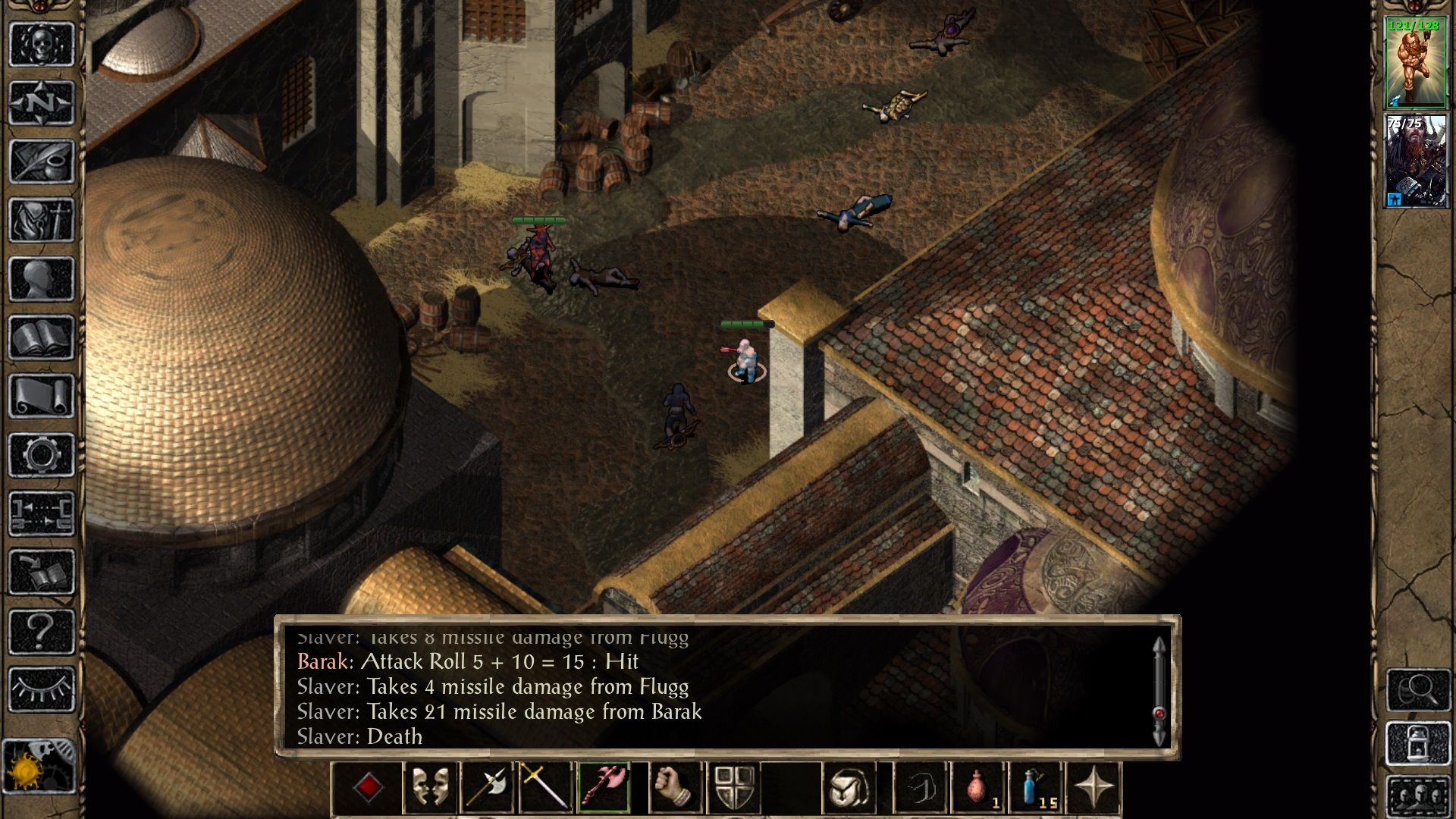Image resolution: width=1456 pixels, height=819 pixels.
Task: Select all party members with the heads button
Action: 1418,796
